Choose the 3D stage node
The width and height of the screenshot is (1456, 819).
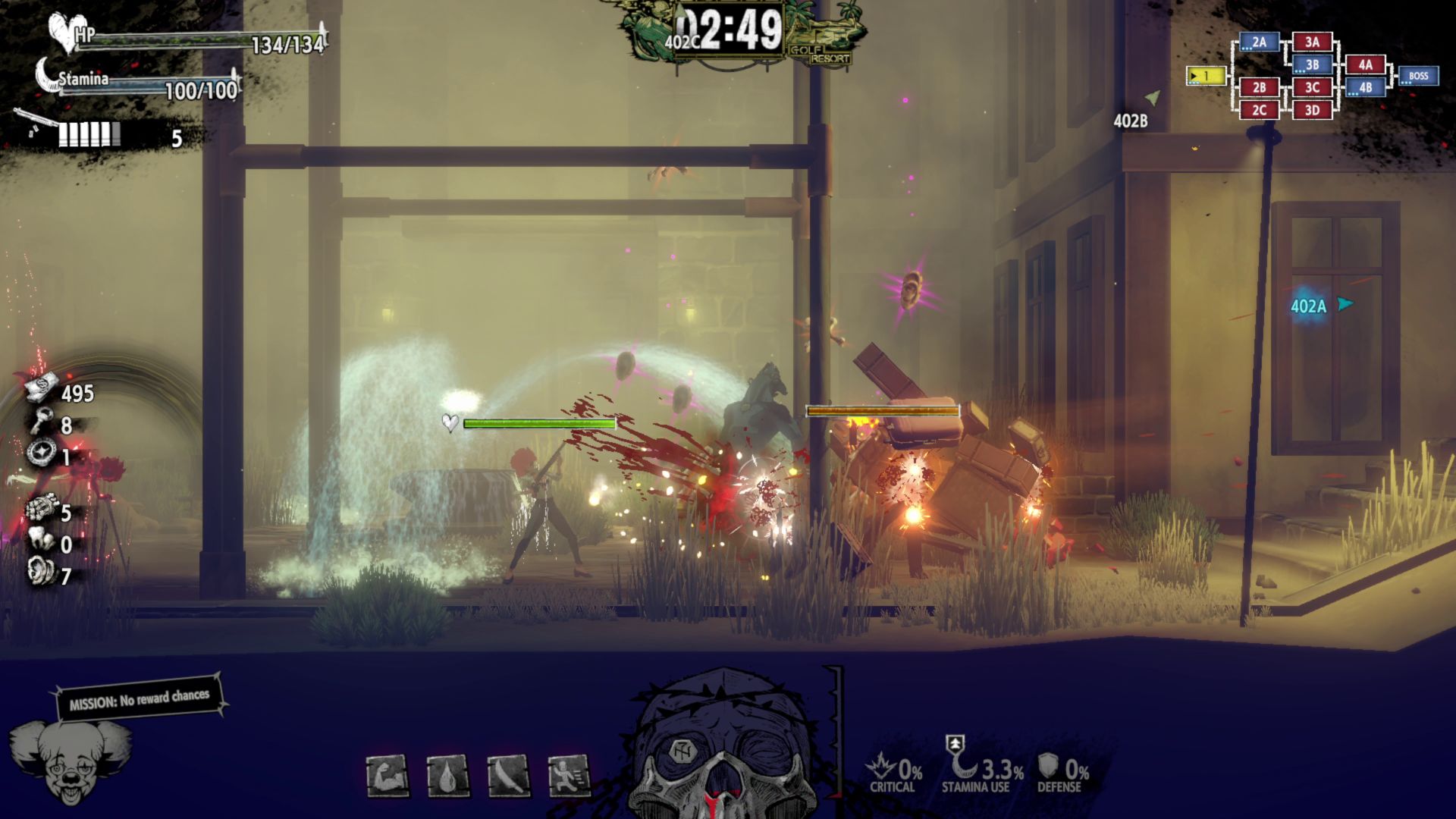point(1312,110)
